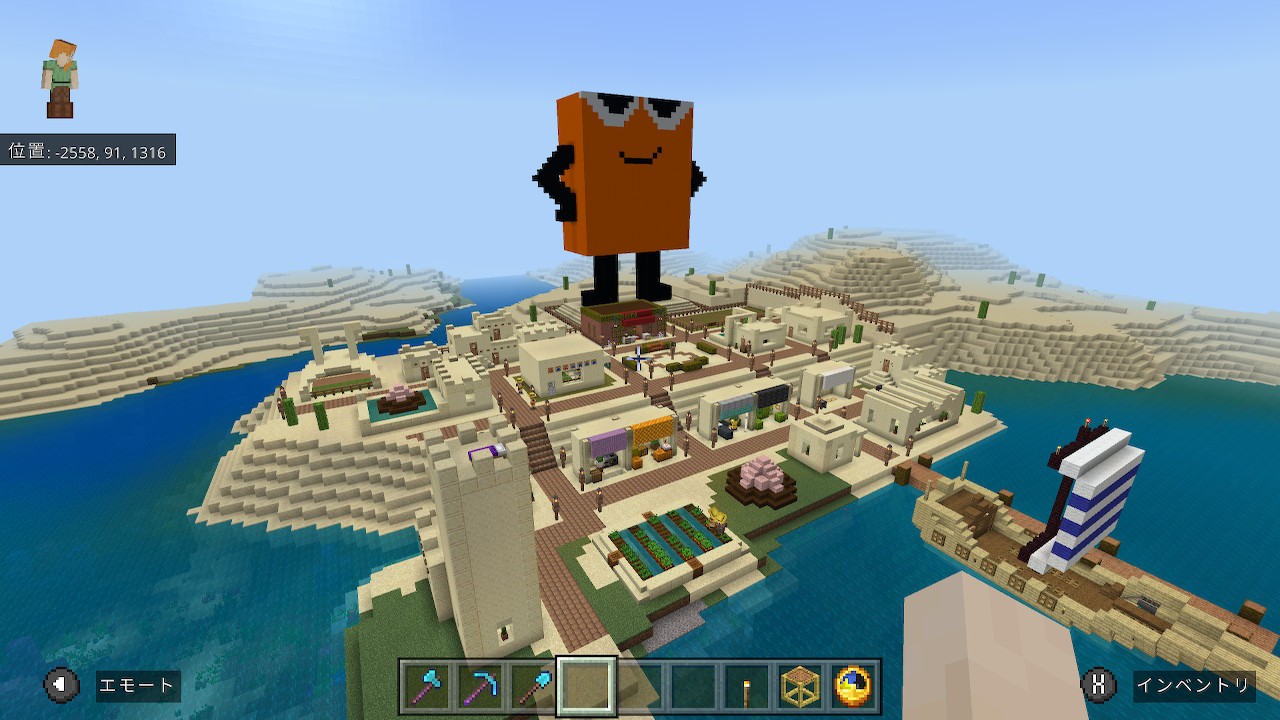
Task: Pick the torch in the hotbar
Action: [x=746, y=686]
